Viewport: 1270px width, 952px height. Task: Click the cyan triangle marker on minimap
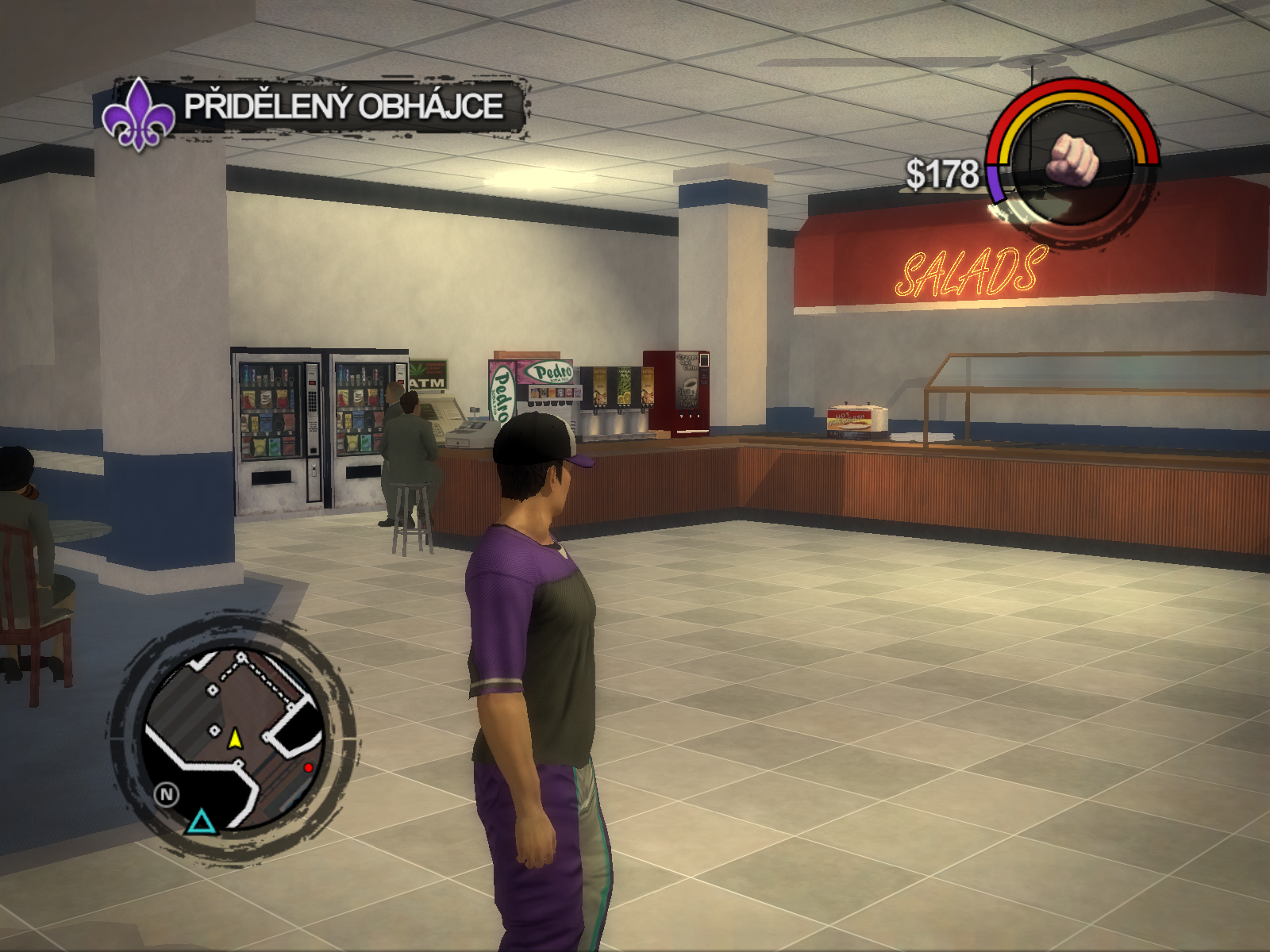tap(201, 822)
